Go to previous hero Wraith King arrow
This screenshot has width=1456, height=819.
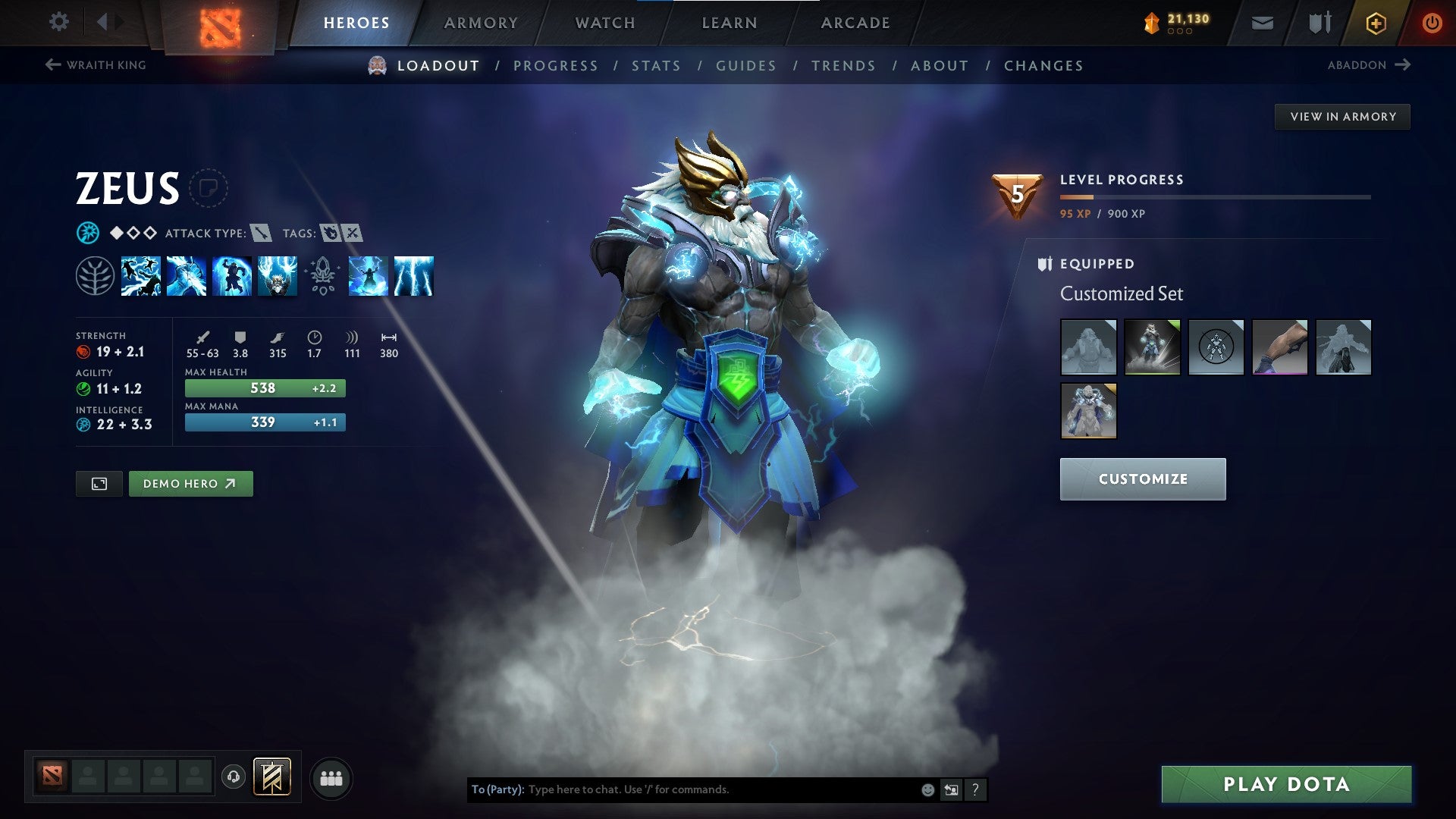52,65
